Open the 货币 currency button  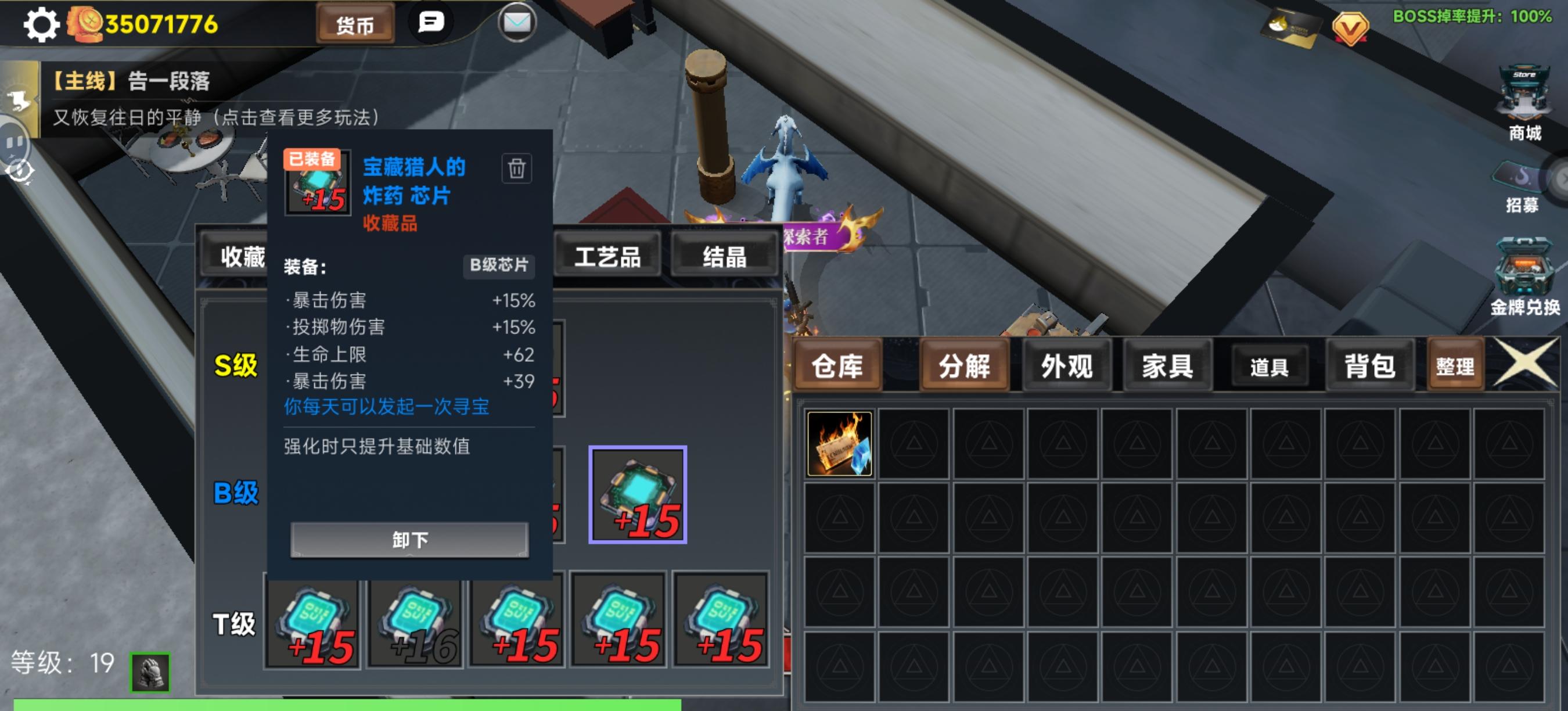(357, 24)
